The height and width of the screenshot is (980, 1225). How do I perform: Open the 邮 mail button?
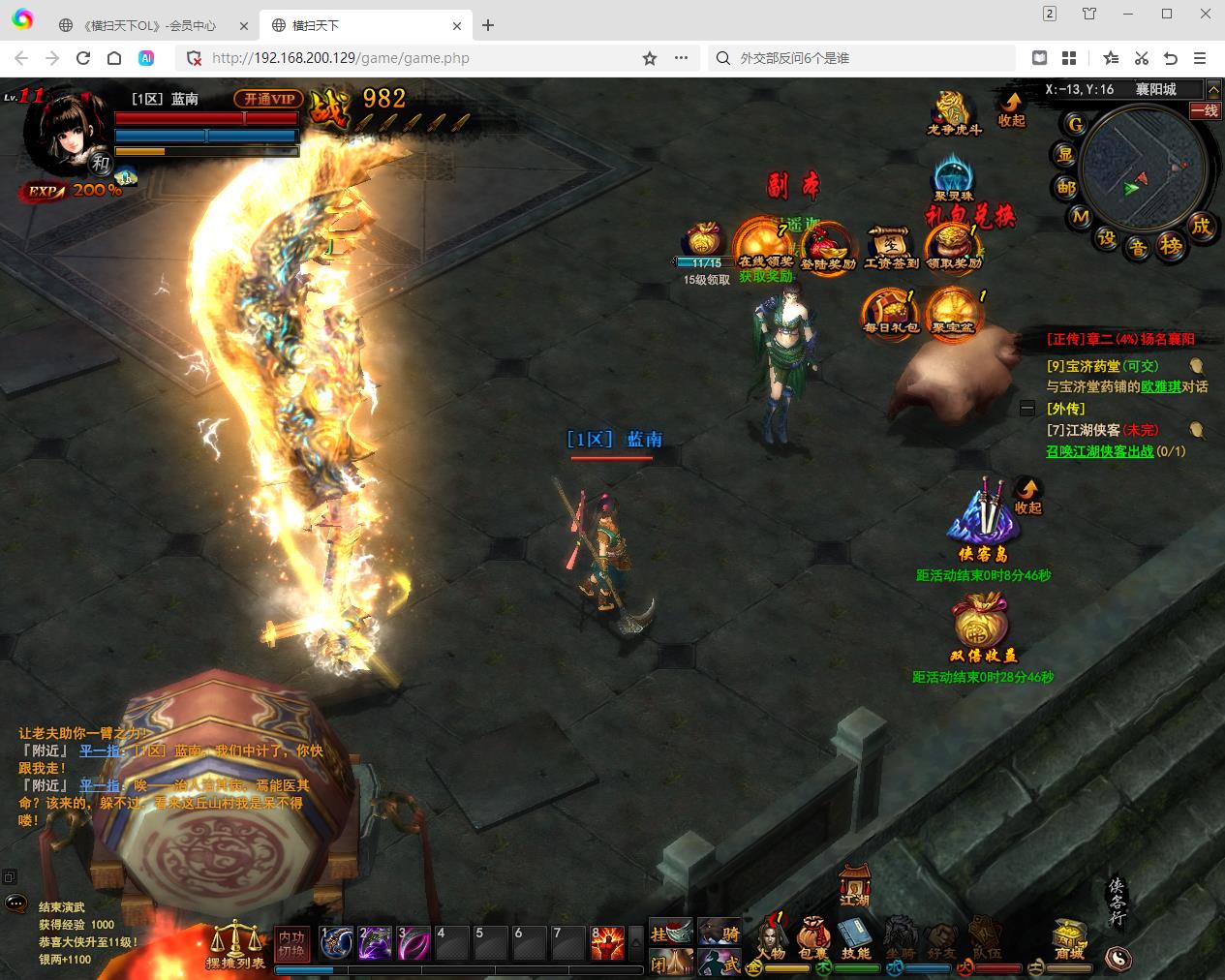coord(1065,187)
